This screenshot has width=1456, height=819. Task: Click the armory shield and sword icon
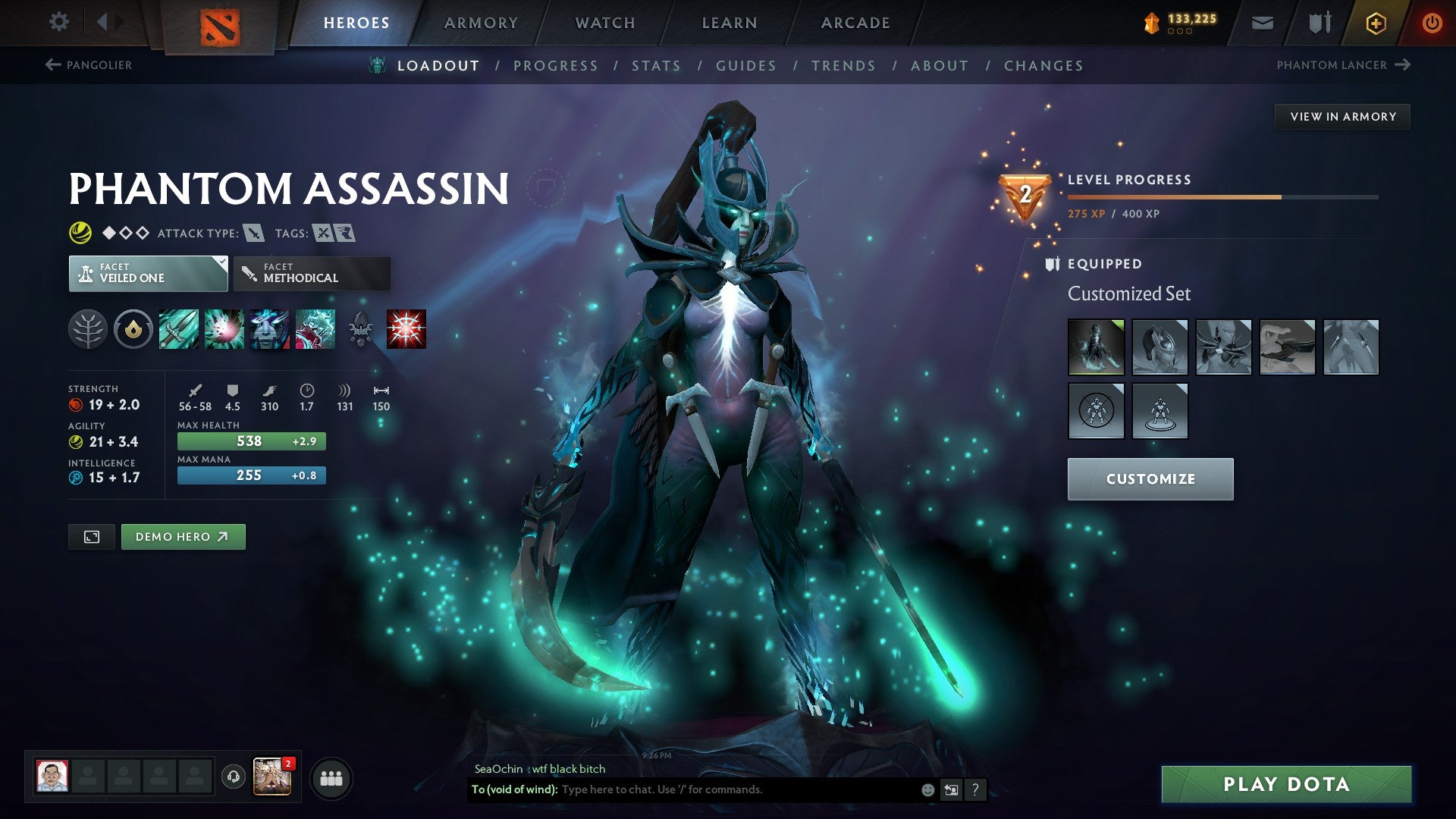click(1319, 23)
